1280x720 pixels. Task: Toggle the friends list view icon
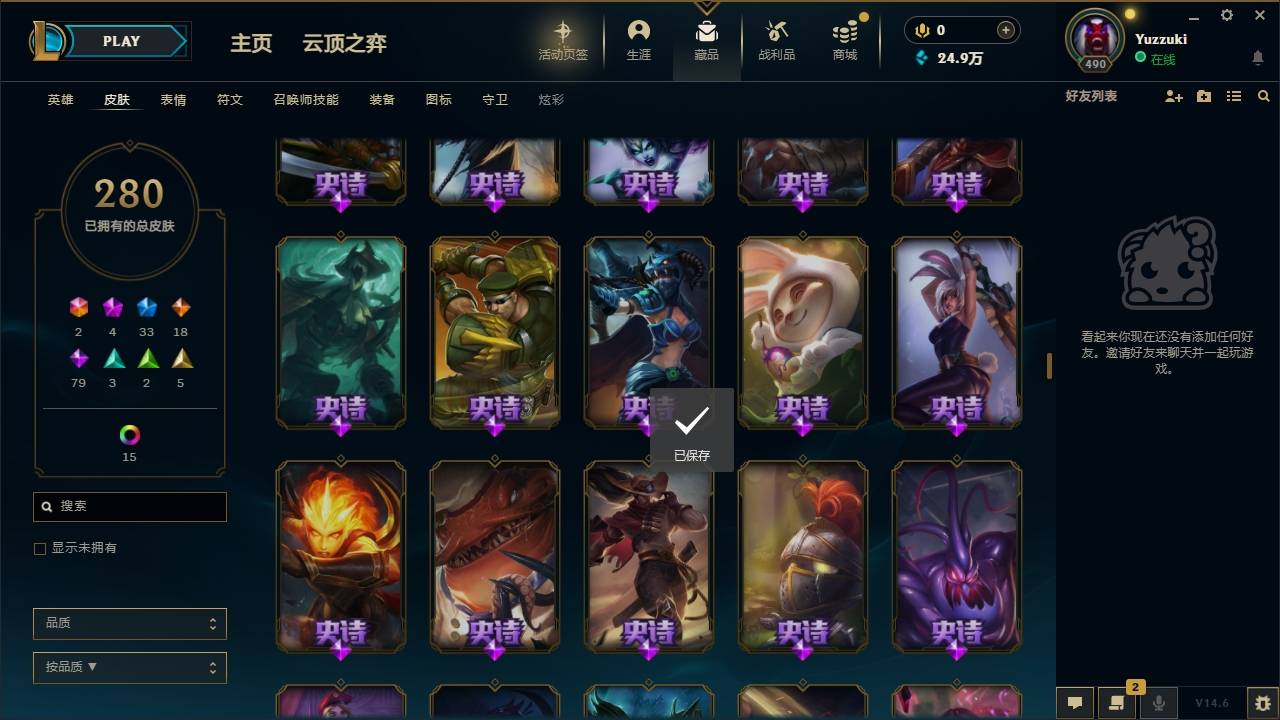(1234, 96)
